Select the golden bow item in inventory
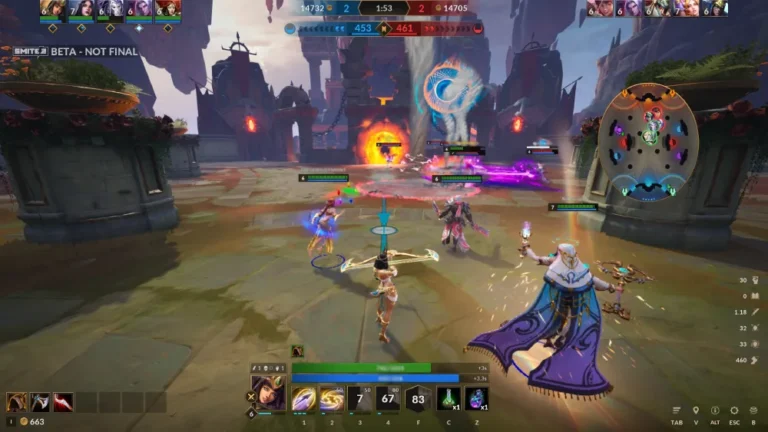This screenshot has height=432, width=768. coord(17,402)
